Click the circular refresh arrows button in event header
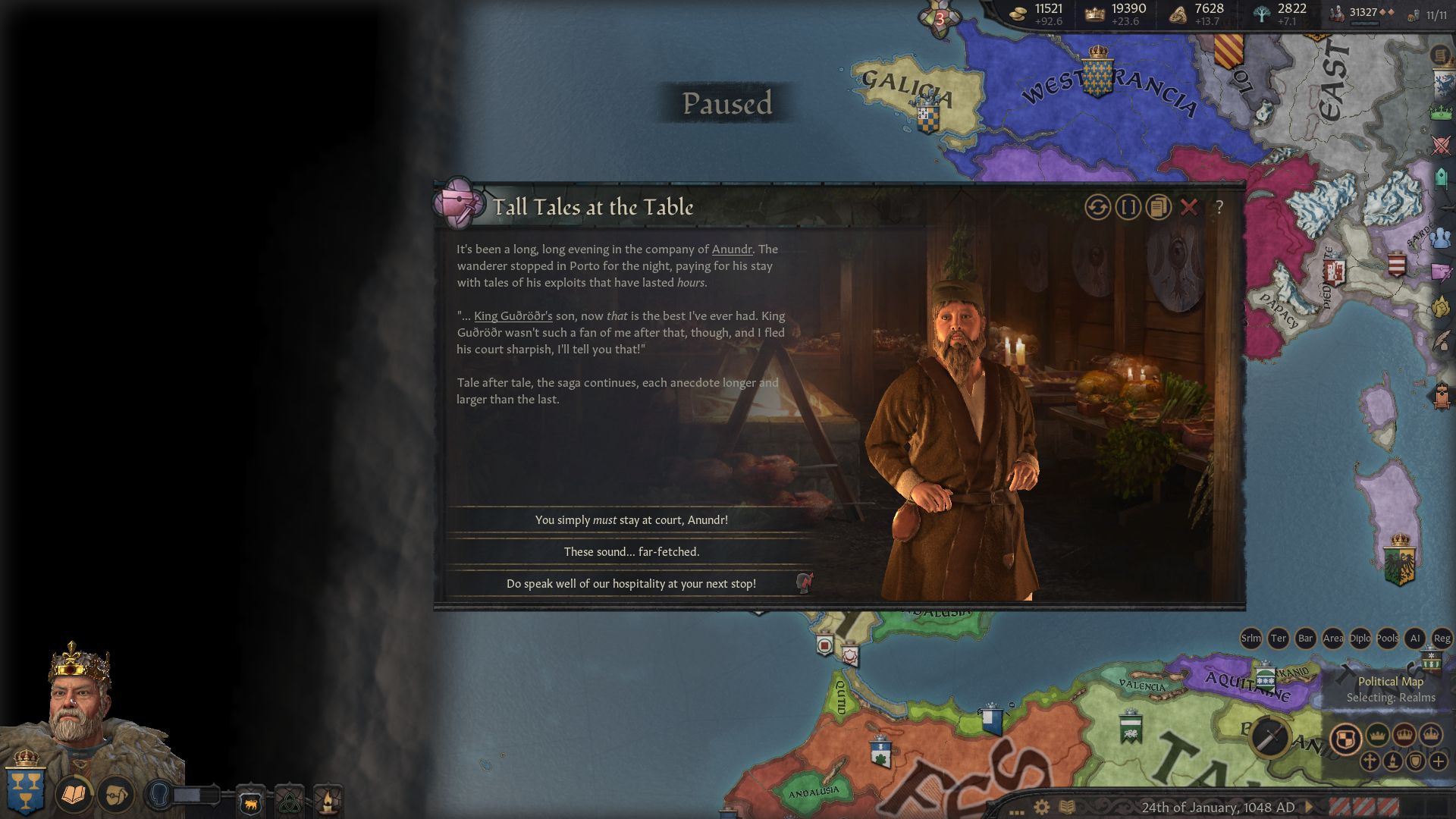 (1097, 207)
